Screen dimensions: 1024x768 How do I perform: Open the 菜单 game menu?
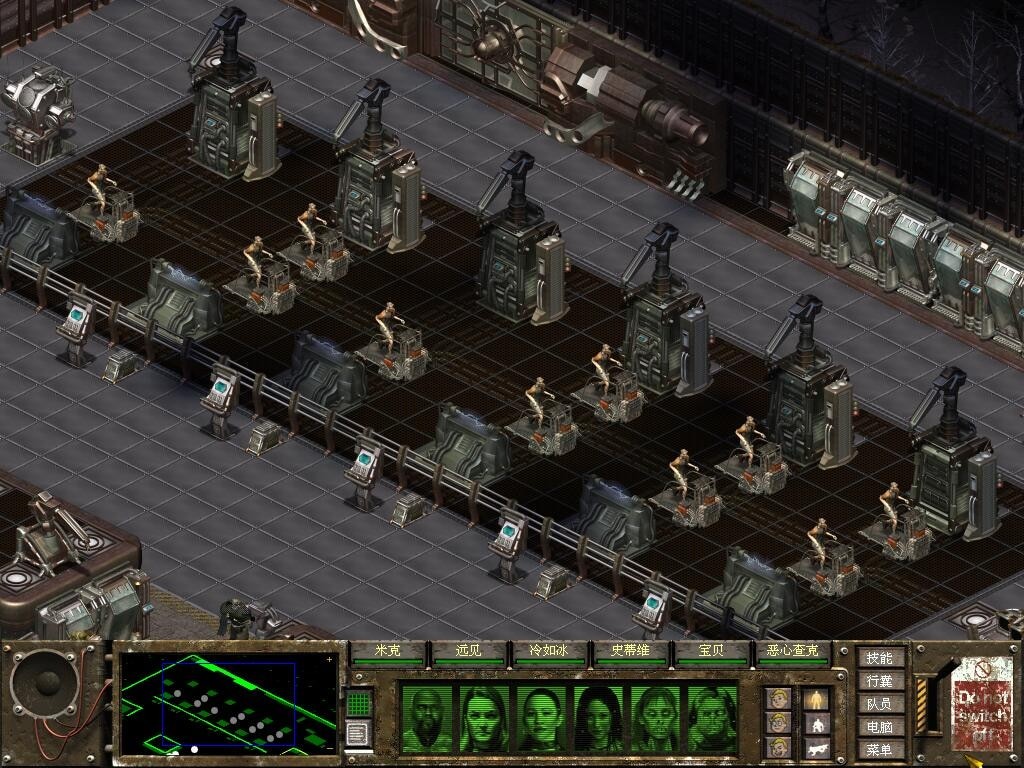click(879, 749)
